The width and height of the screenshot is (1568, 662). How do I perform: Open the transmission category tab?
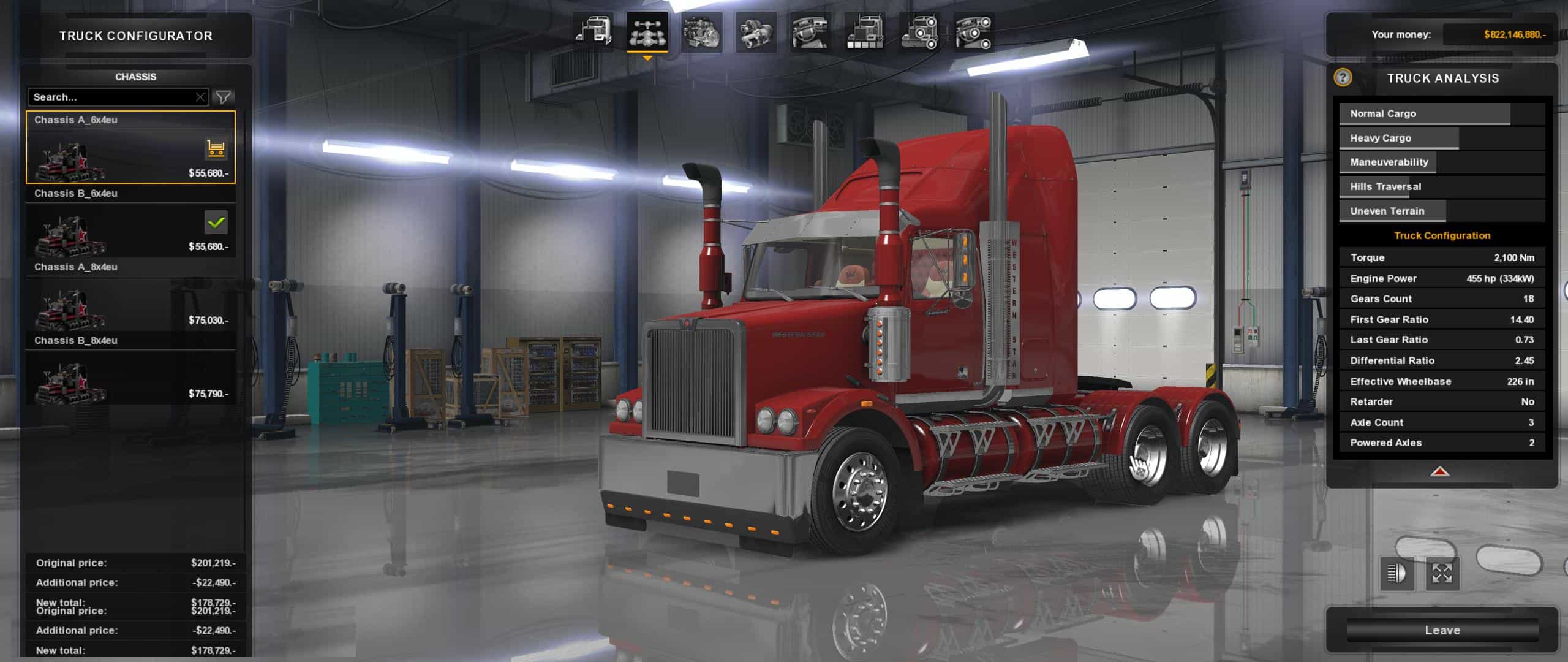pyautogui.click(x=755, y=32)
